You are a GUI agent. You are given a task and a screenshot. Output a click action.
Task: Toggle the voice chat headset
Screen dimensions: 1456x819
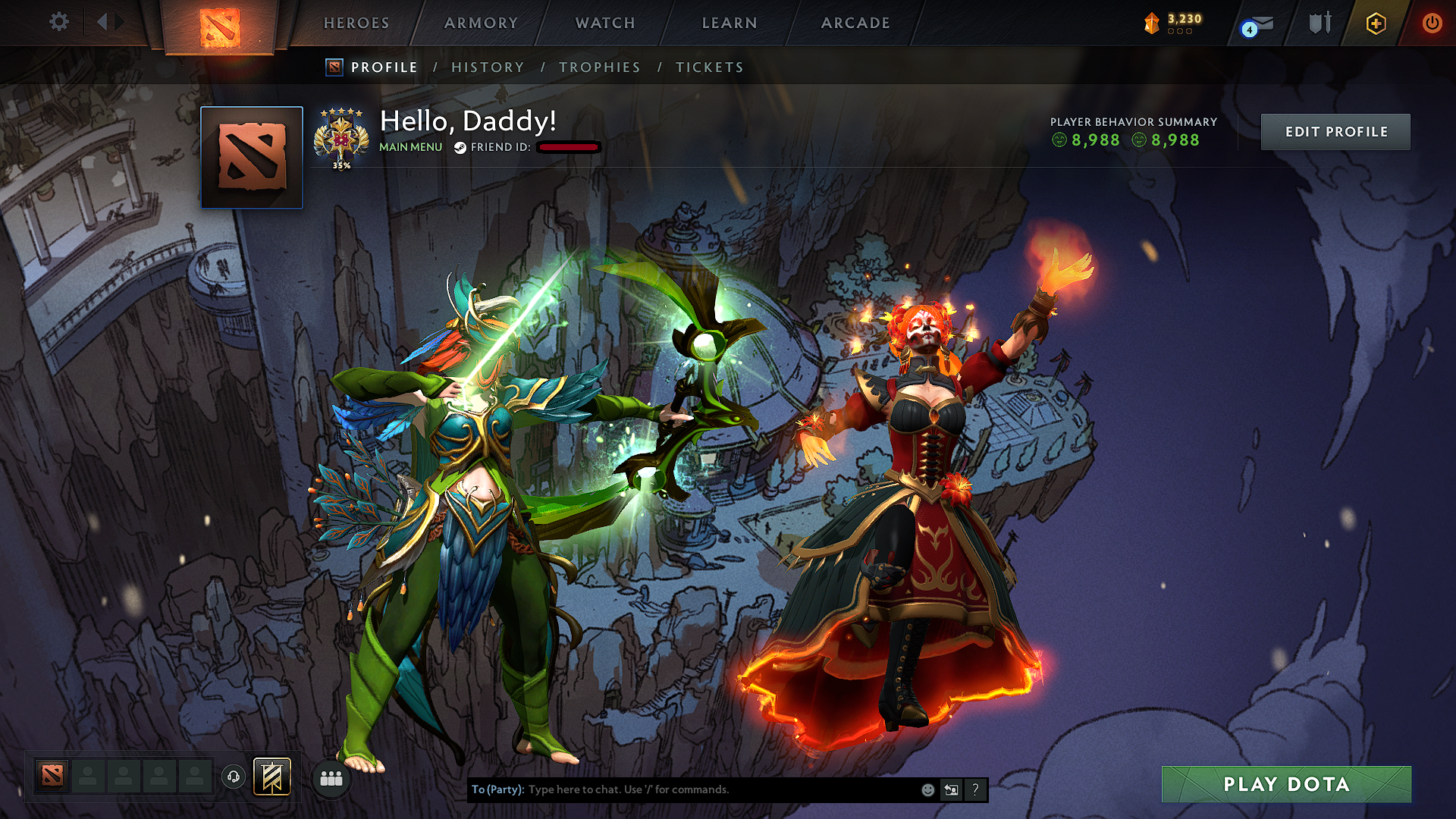[234, 777]
